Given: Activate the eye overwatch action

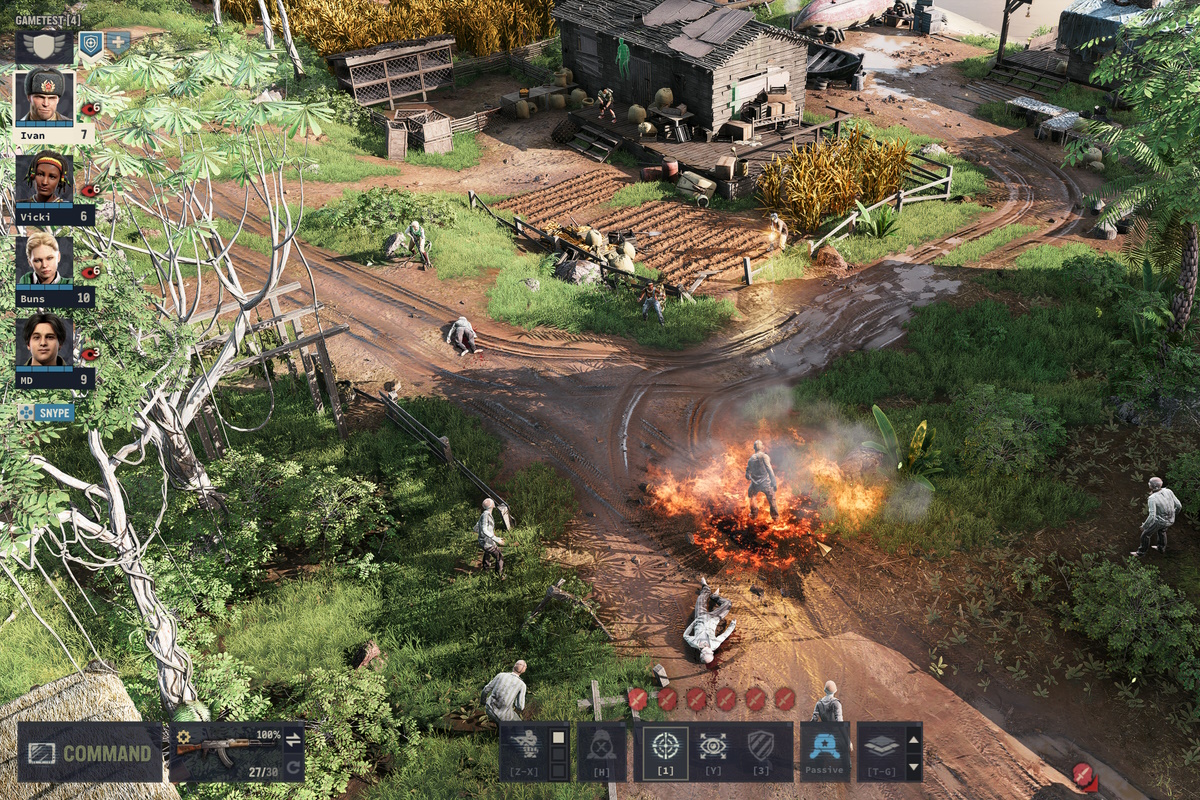Looking at the screenshot, I should [714, 747].
